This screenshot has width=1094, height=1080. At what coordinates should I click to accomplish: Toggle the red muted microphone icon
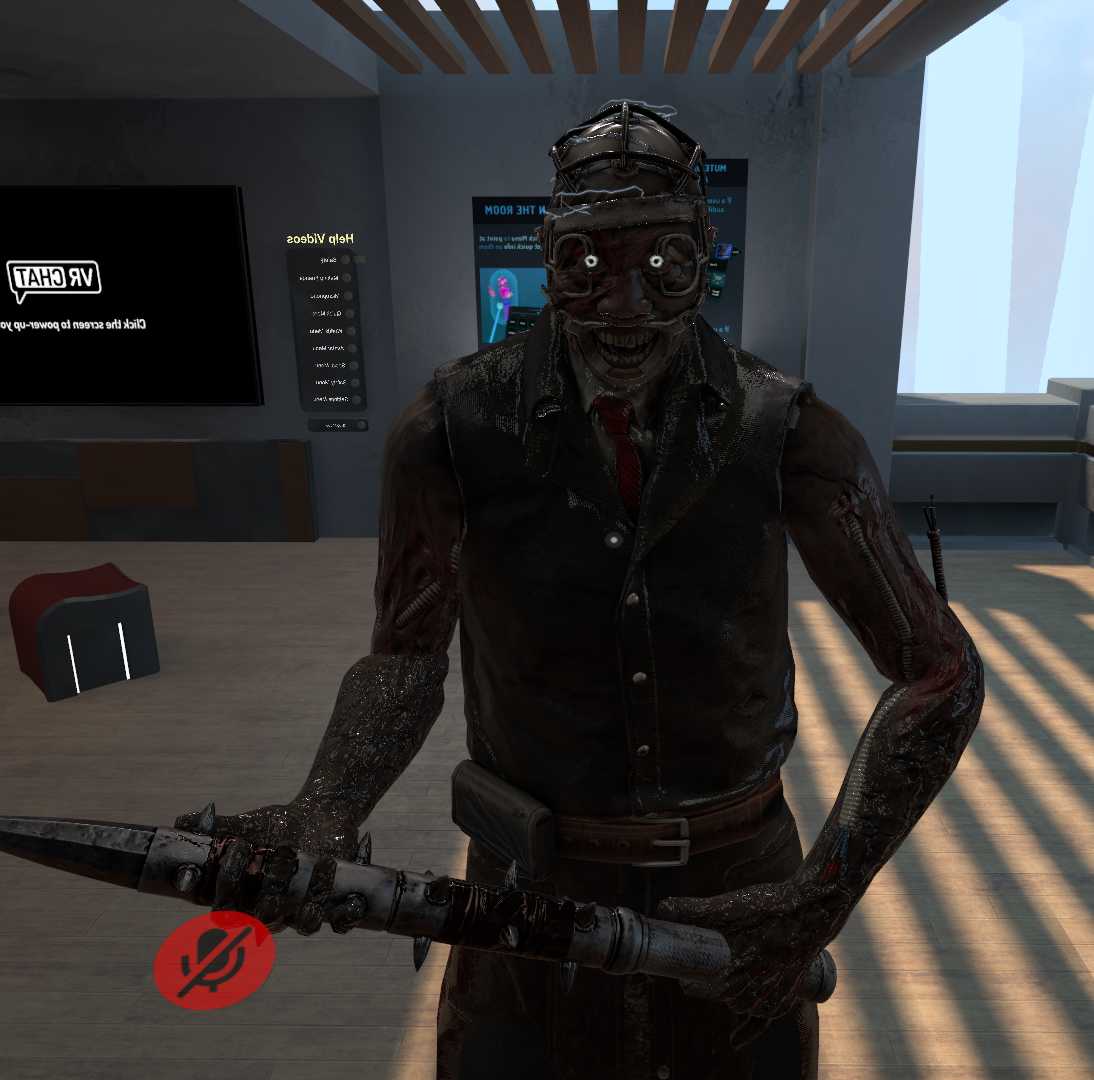pos(214,960)
